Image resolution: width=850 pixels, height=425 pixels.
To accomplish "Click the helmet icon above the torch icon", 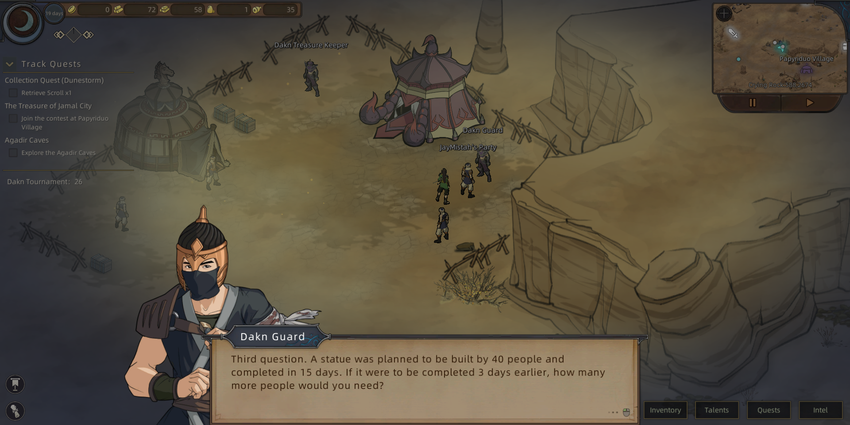I will tap(16, 384).
